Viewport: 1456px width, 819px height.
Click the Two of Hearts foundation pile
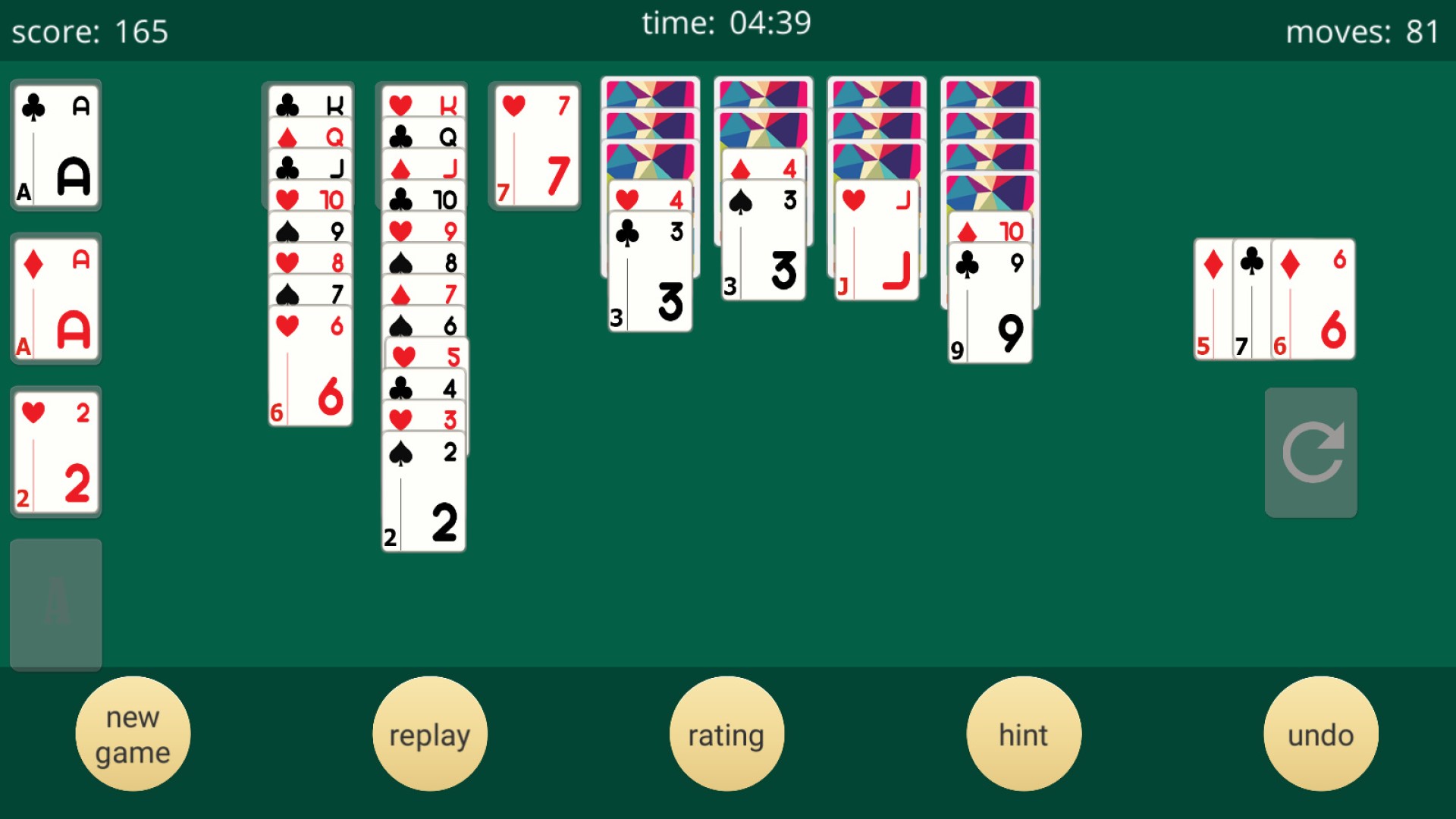tap(55, 452)
